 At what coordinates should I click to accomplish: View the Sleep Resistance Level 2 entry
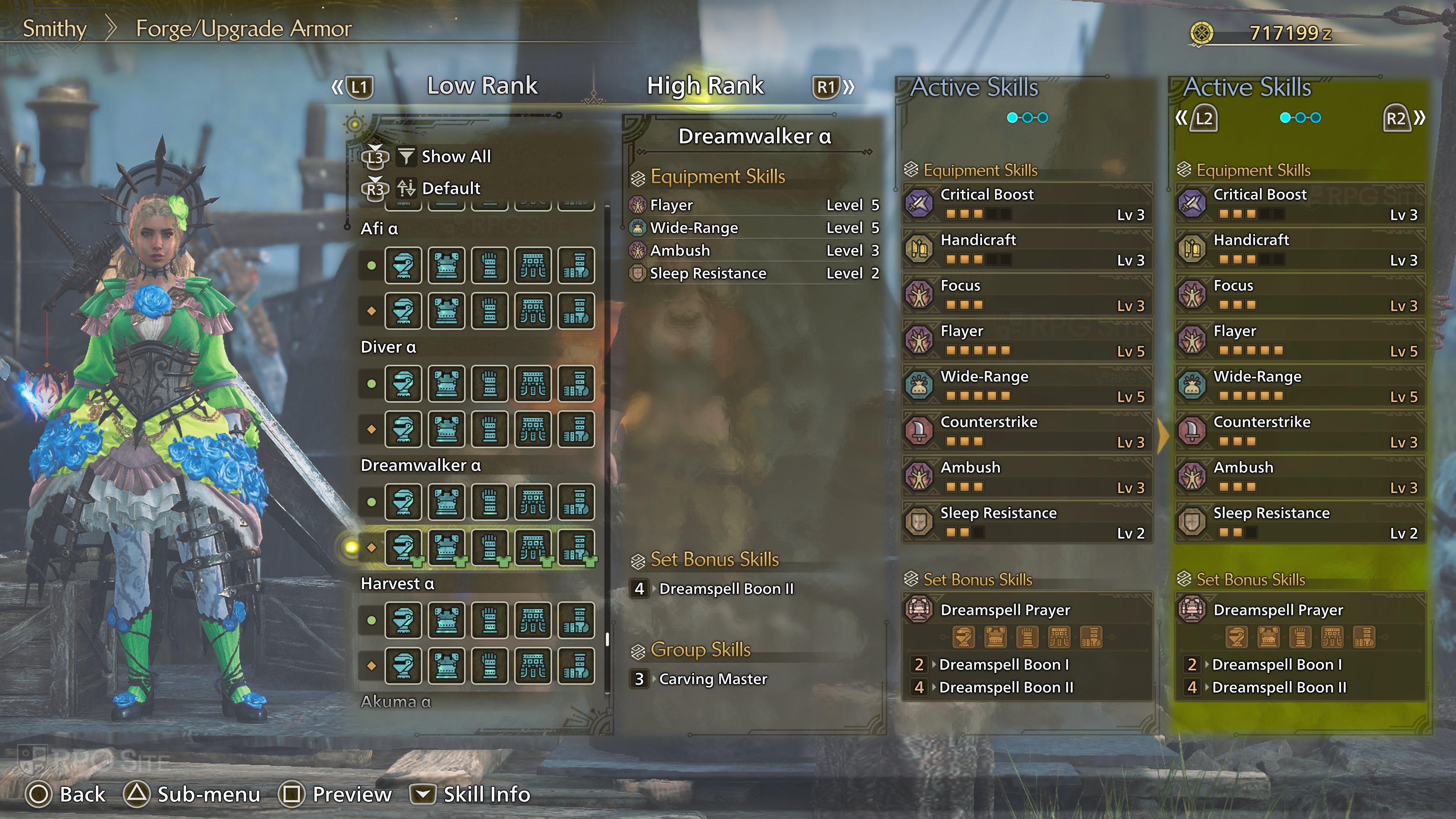pos(754,273)
